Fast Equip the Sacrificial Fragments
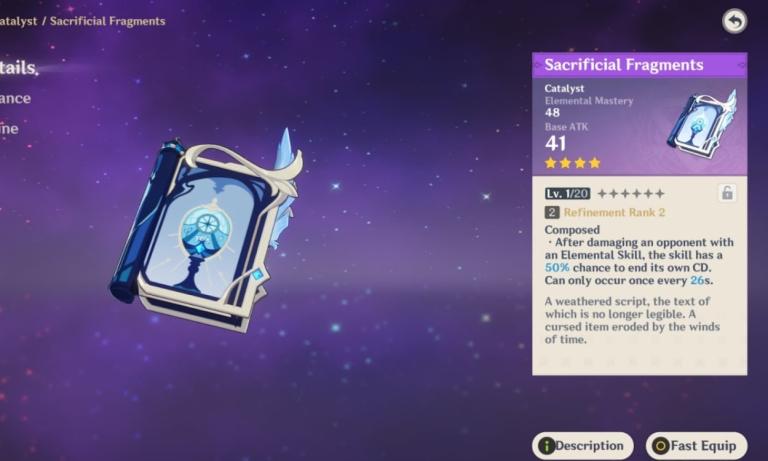 click(x=696, y=446)
